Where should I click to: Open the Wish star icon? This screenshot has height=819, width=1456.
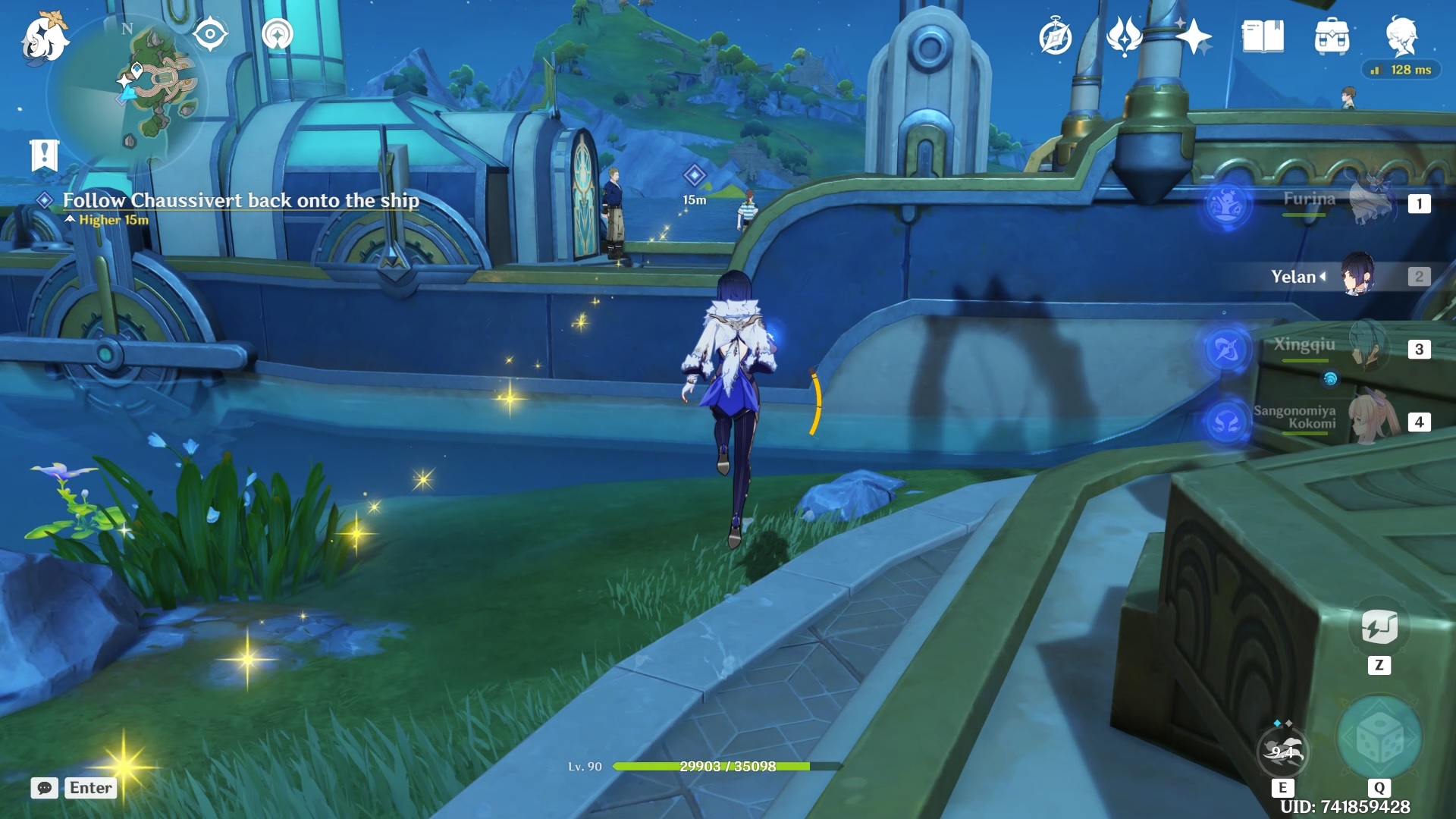point(1194,36)
